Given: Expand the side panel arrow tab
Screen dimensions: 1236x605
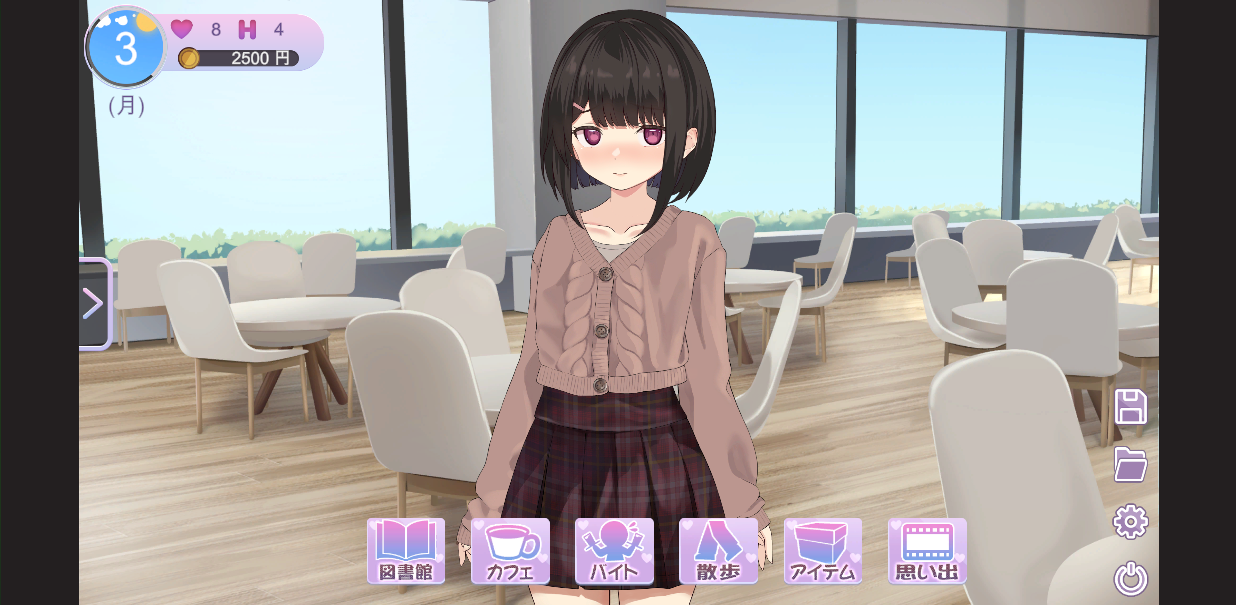Looking at the screenshot, I should click(94, 304).
